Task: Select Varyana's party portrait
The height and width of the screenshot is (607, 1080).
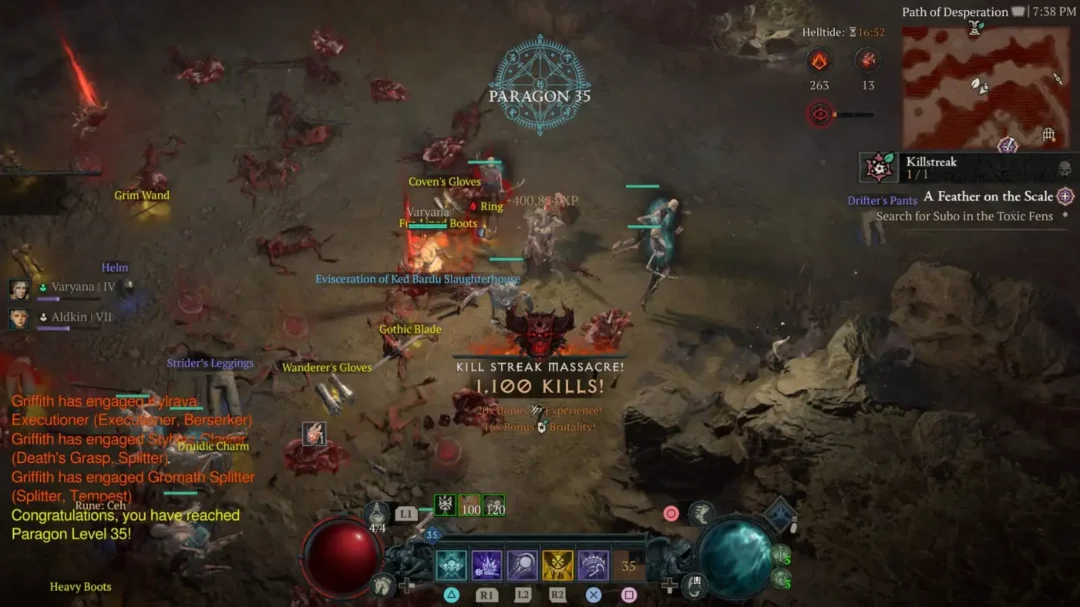Action: tap(19, 289)
